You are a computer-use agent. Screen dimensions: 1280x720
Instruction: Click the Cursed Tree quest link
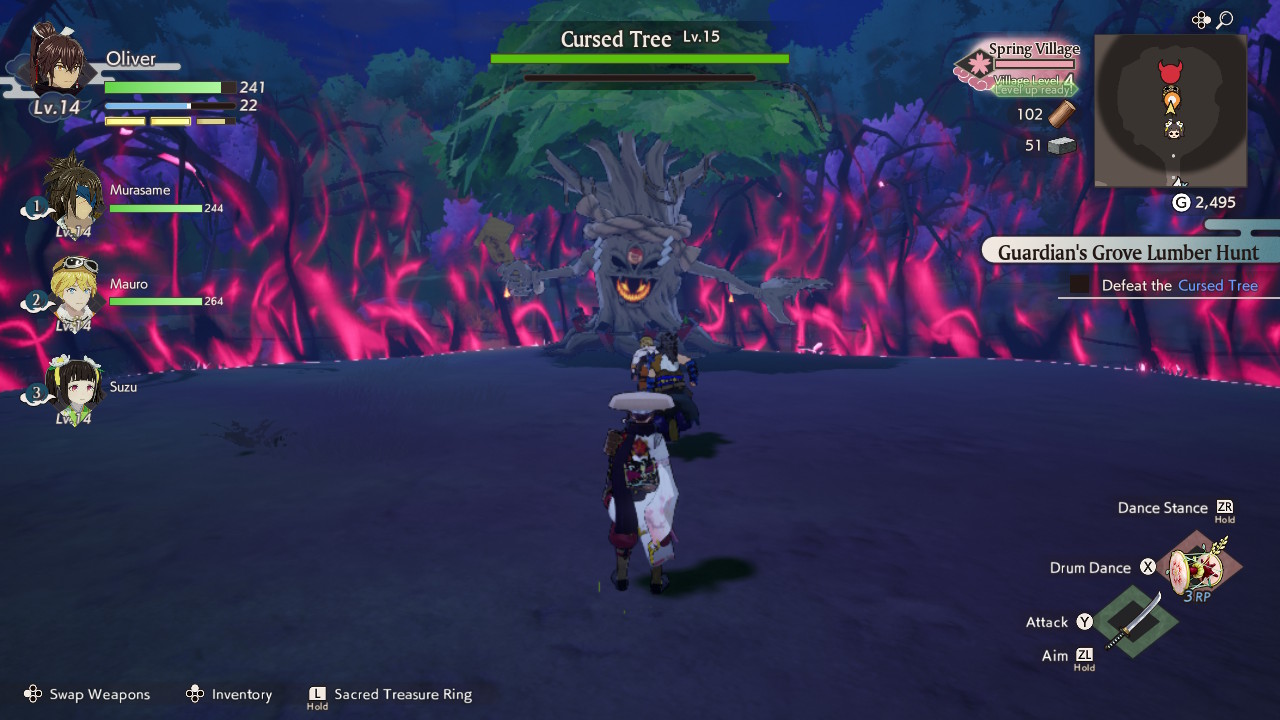point(1220,285)
